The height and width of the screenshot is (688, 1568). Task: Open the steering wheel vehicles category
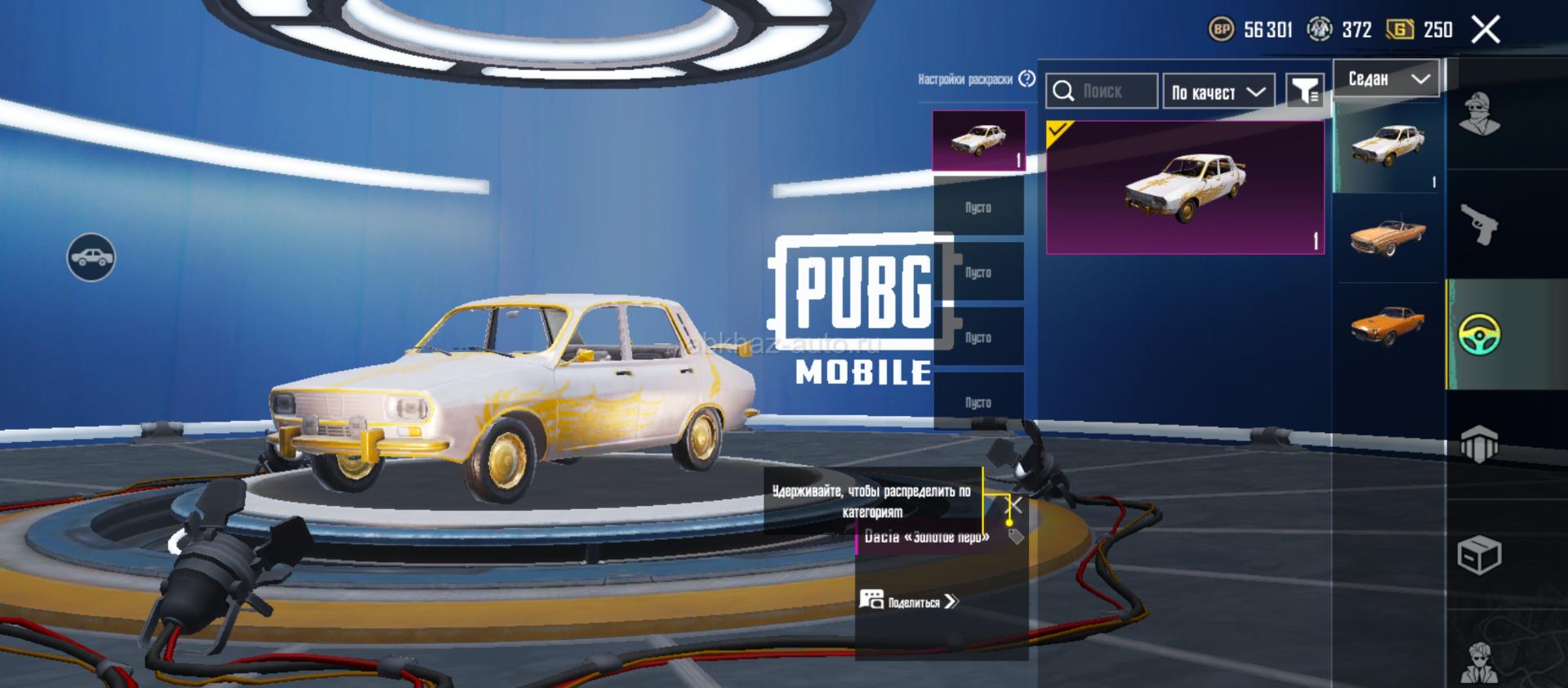[1479, 333]
